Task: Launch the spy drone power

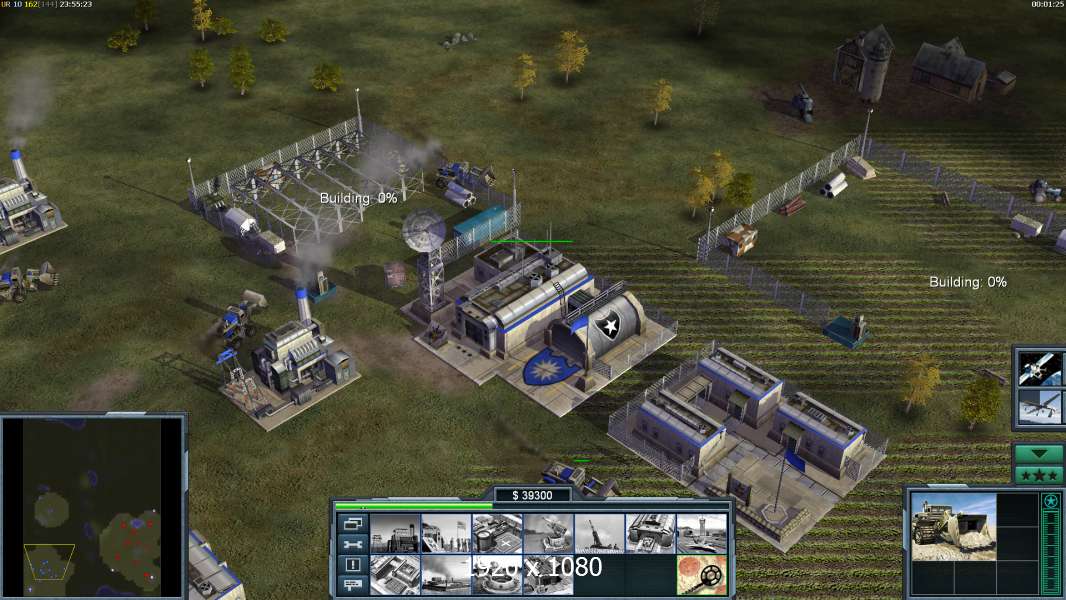Action: coord(1040,407)
